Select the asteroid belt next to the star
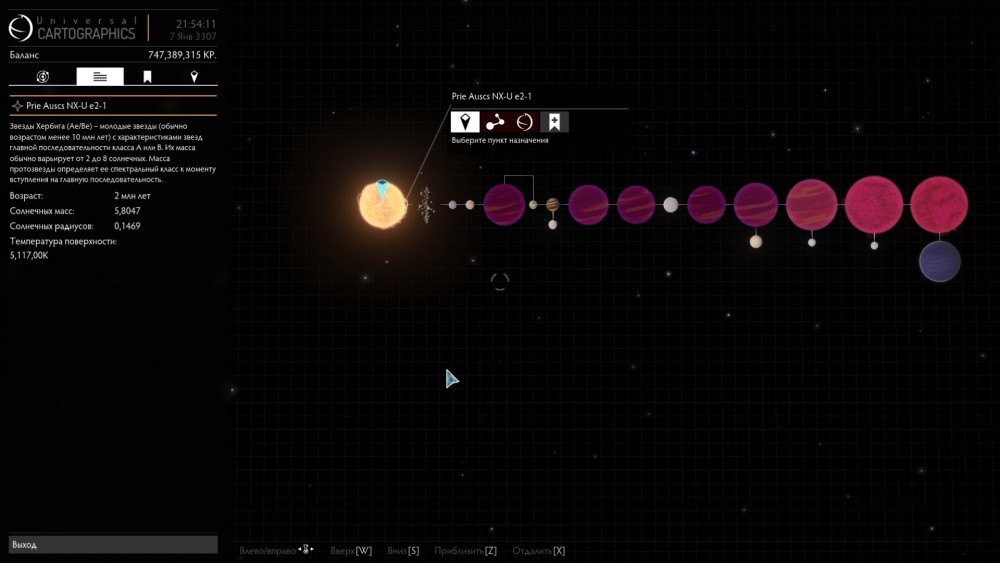 tap(426, 205)
